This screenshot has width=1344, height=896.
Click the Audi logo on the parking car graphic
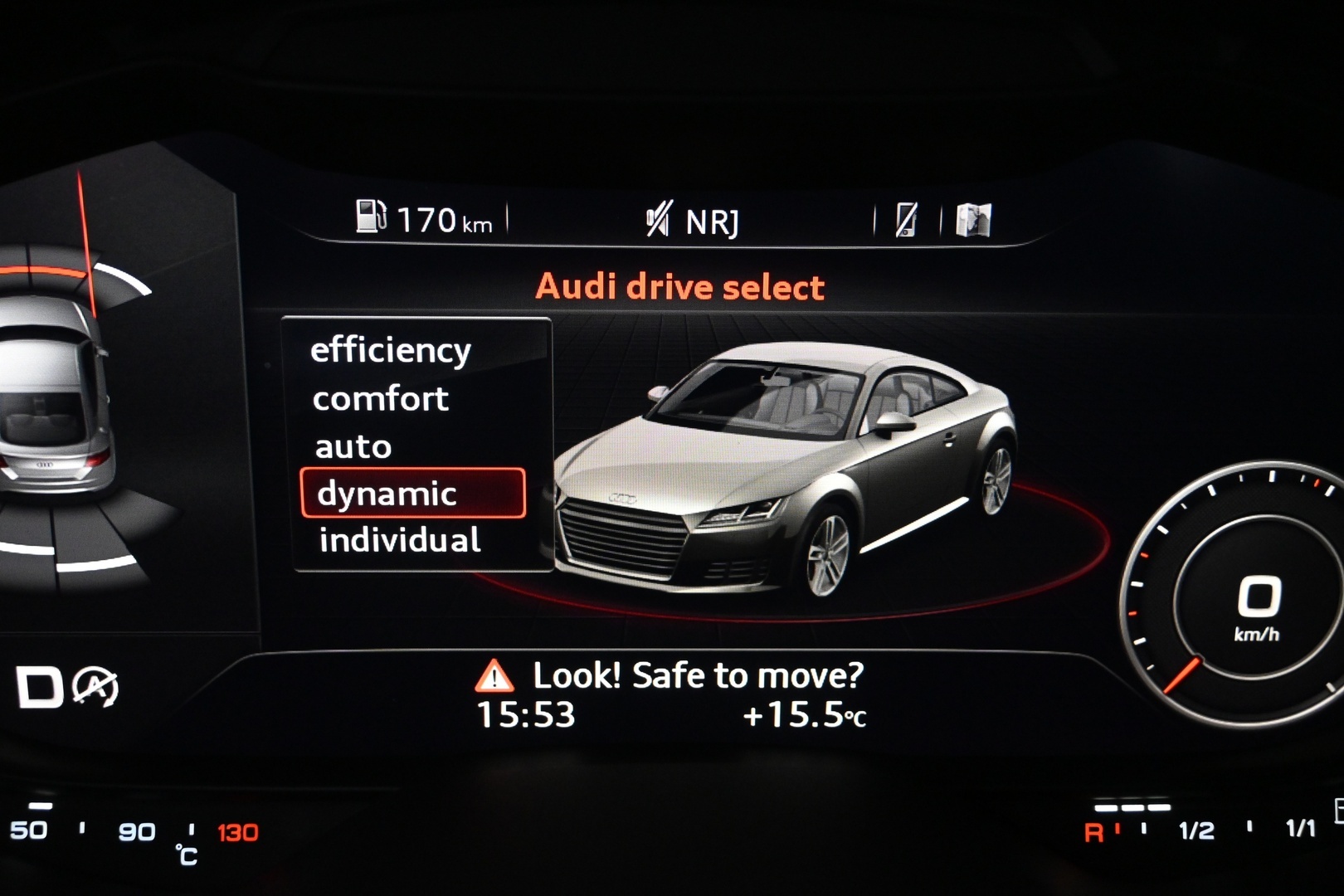[x=46, y=466]
